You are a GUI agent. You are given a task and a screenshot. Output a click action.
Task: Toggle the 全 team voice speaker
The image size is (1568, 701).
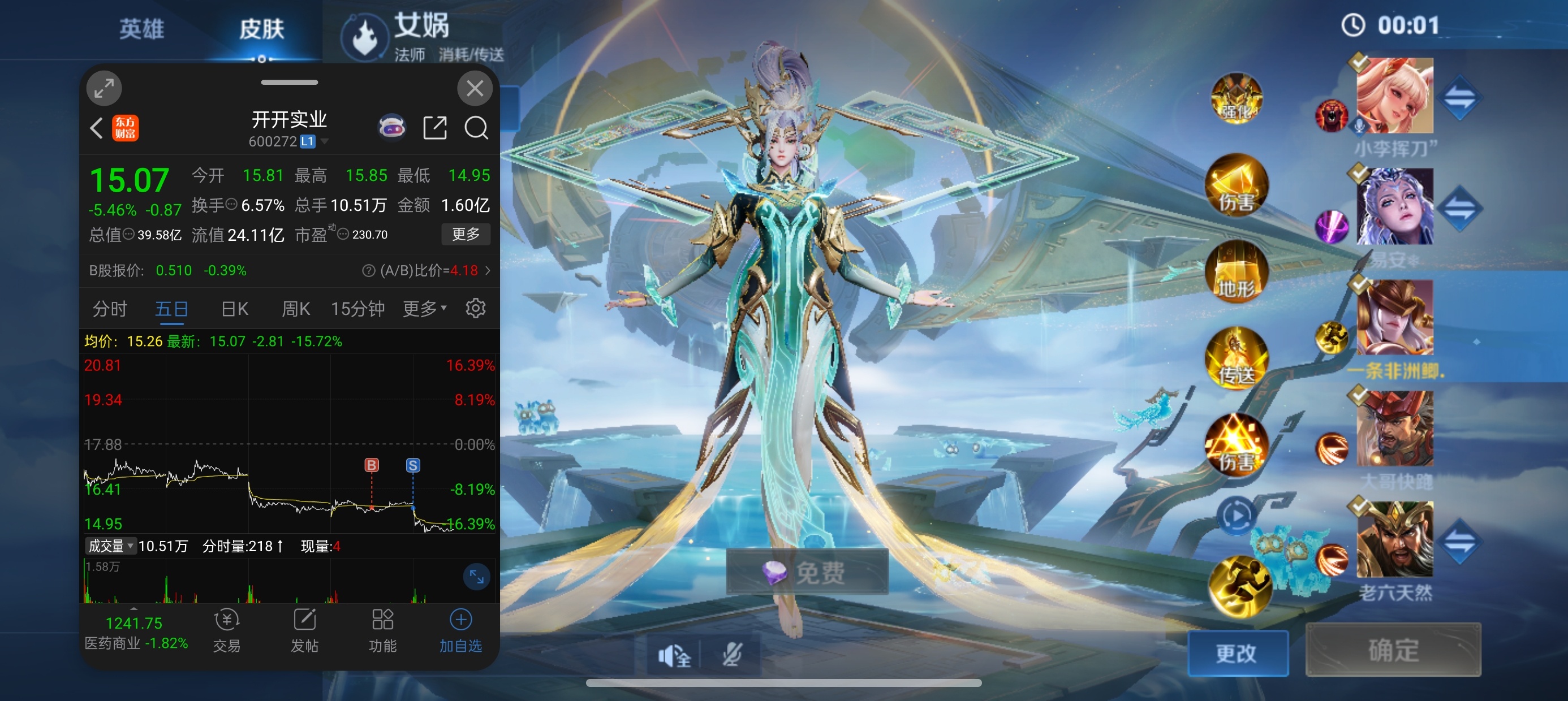pos(674,656)
